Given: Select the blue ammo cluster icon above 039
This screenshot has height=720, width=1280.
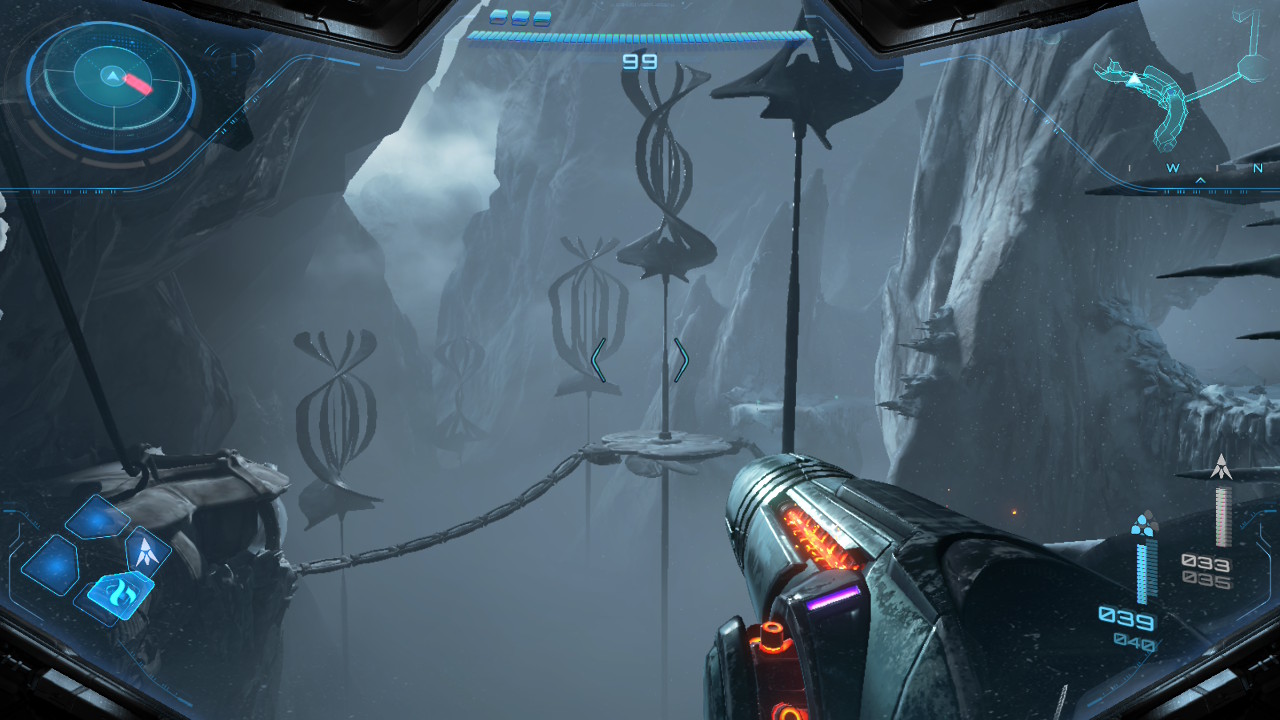Looking at the screenshot, I should click(x=1143, y=523).
